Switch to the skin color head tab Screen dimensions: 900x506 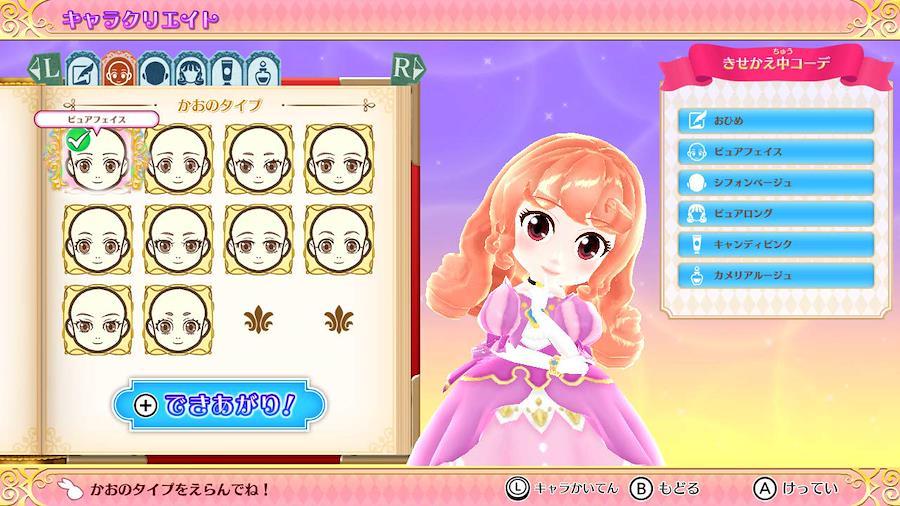[x=153, y=72]
